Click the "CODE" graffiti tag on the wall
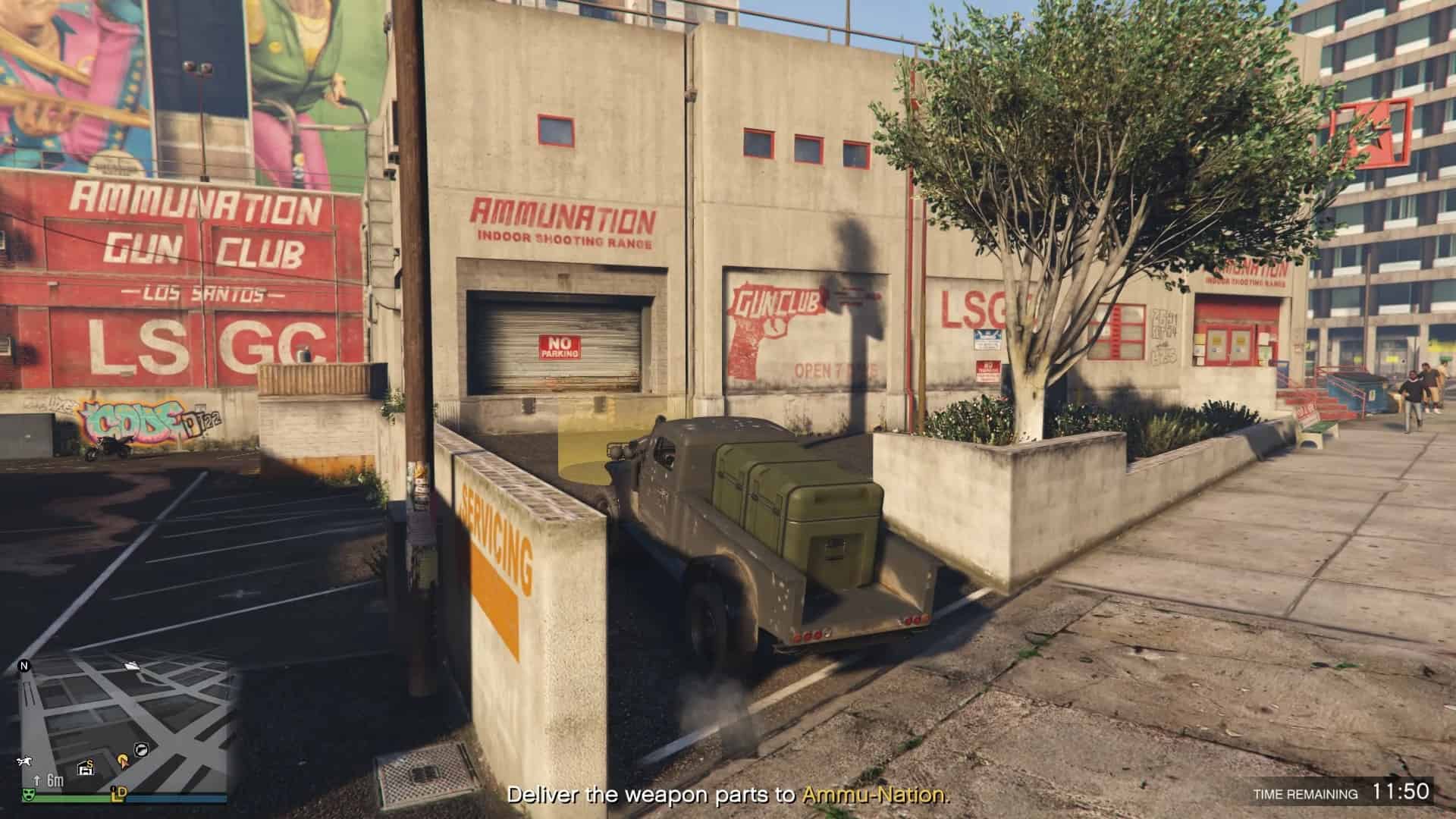Screen dimensions: 1456x819 point(129,422)
